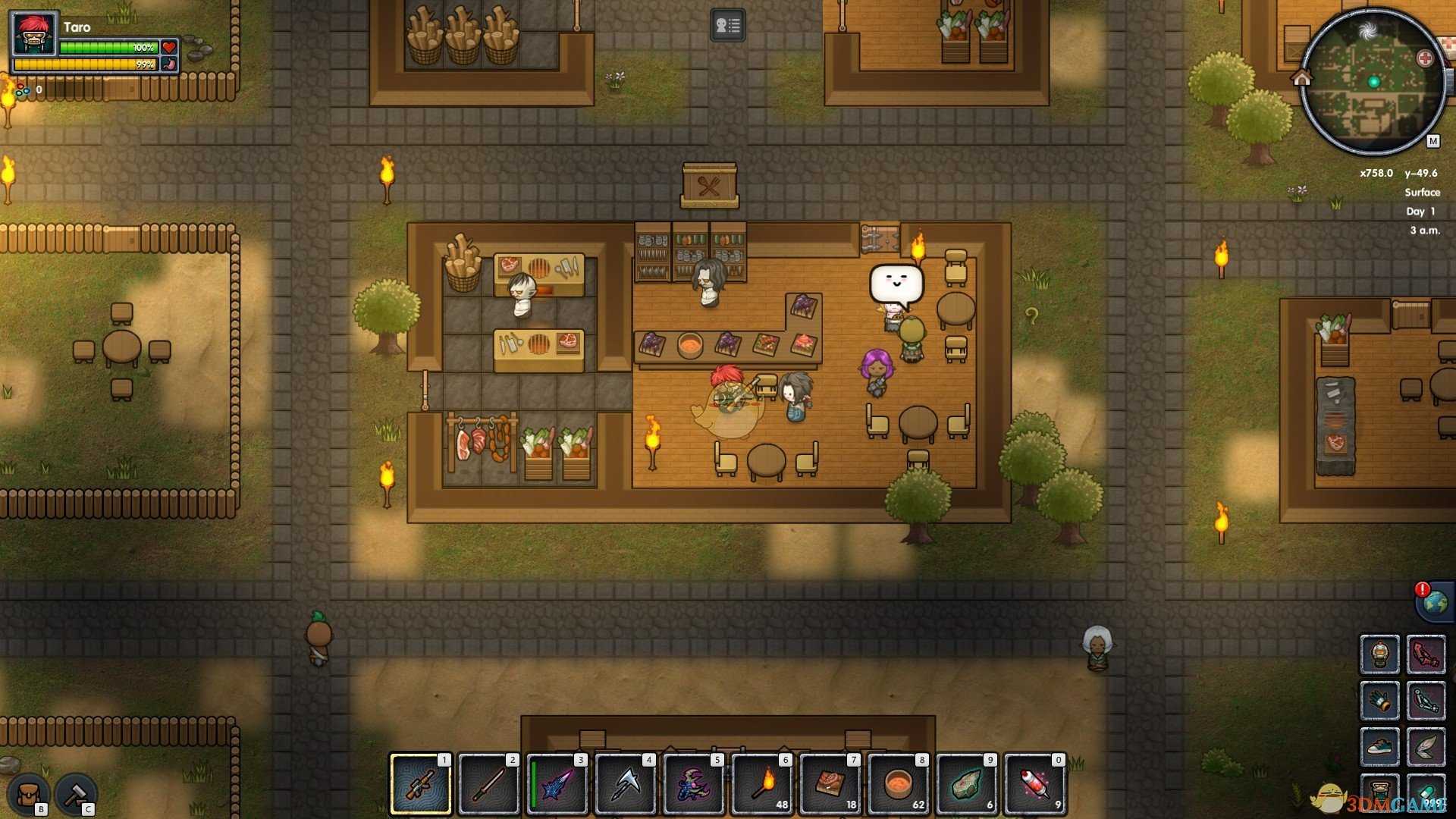
Task: Click the red cross marker on the minimap
Action: click(x=1425, y=58)
